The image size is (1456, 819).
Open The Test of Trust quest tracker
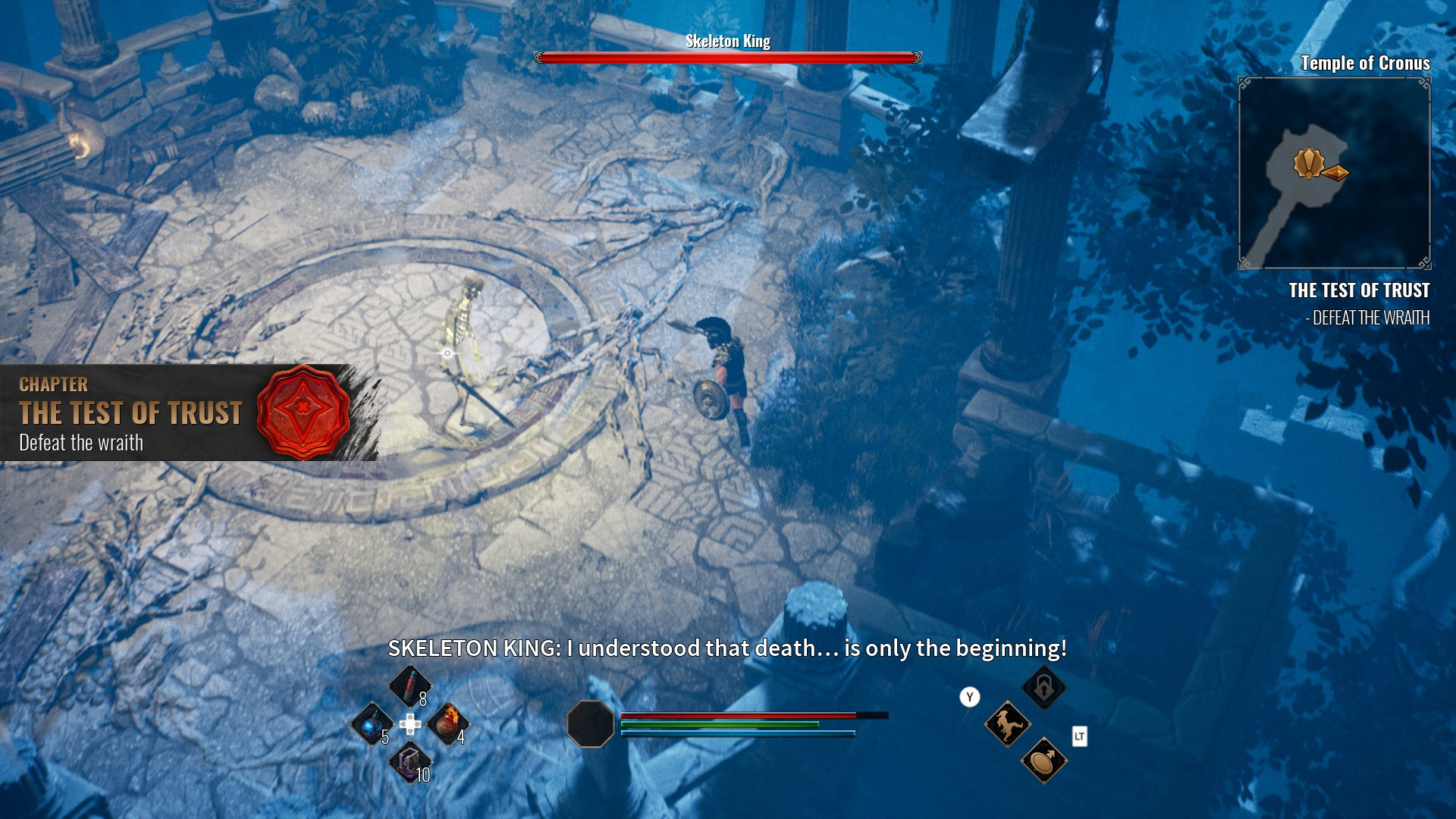[1359, 291]
